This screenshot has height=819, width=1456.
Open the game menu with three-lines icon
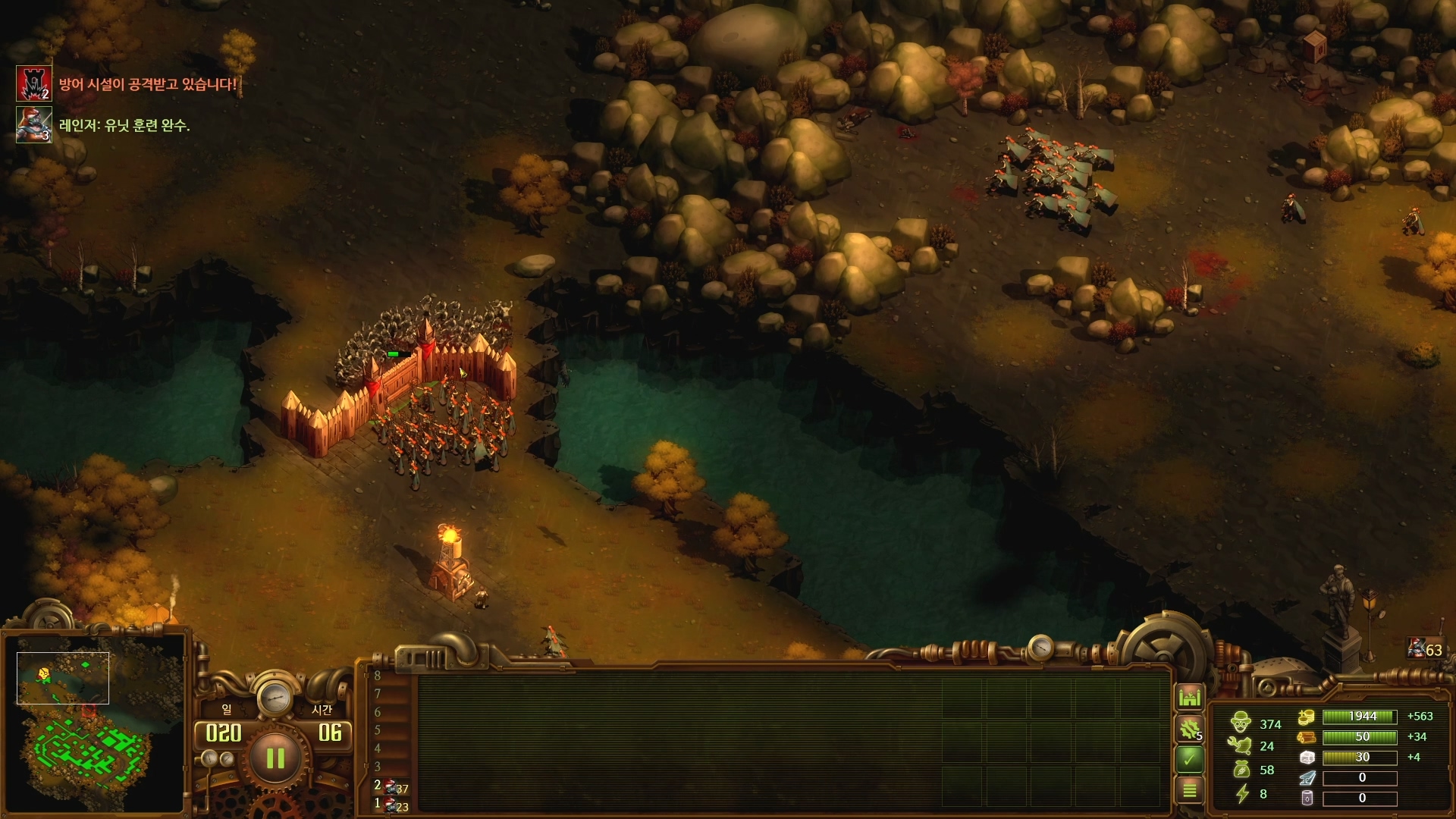1189,790
